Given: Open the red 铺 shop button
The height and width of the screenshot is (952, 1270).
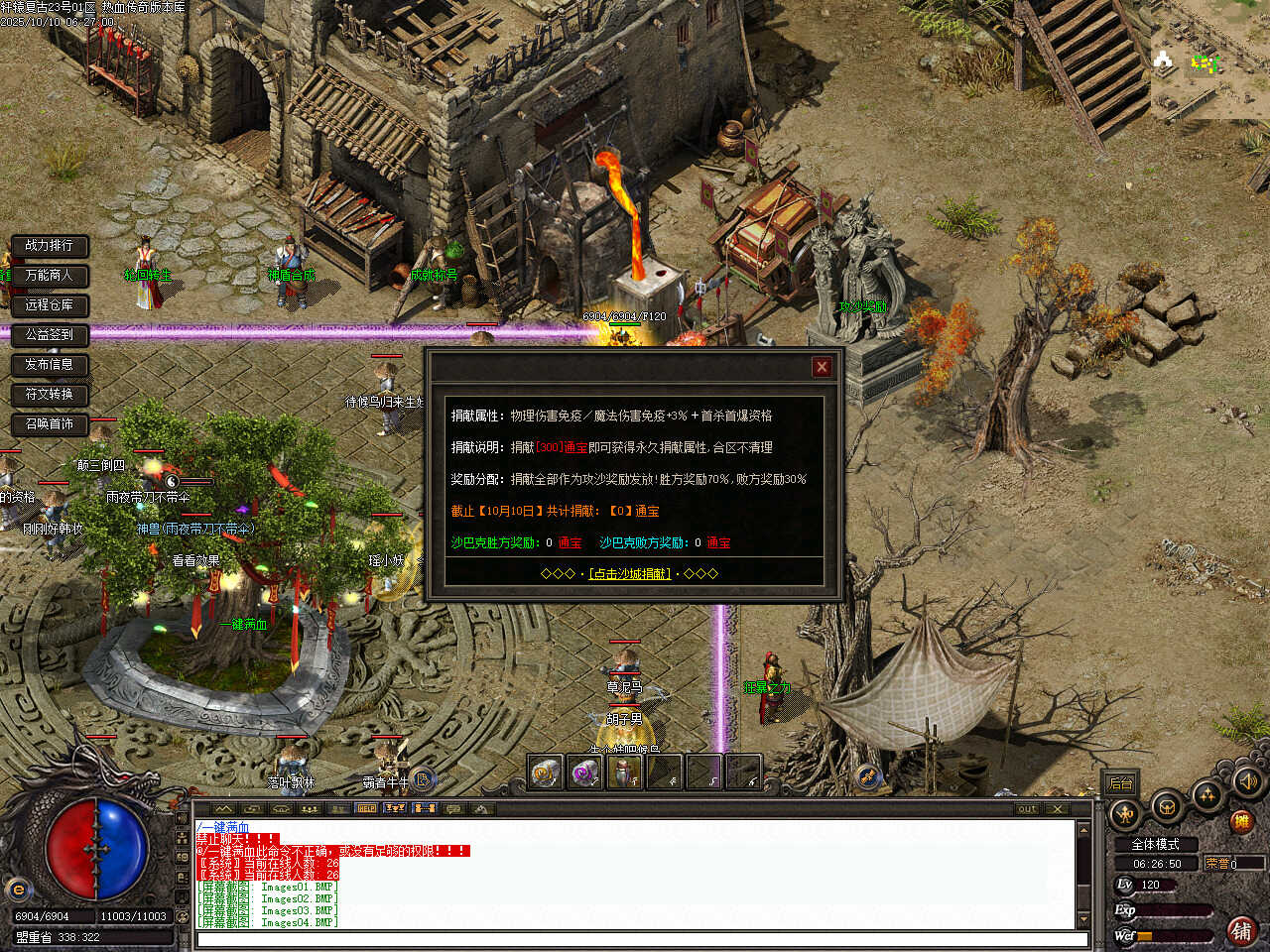Looking at the screenshot, I should 1240,930.
